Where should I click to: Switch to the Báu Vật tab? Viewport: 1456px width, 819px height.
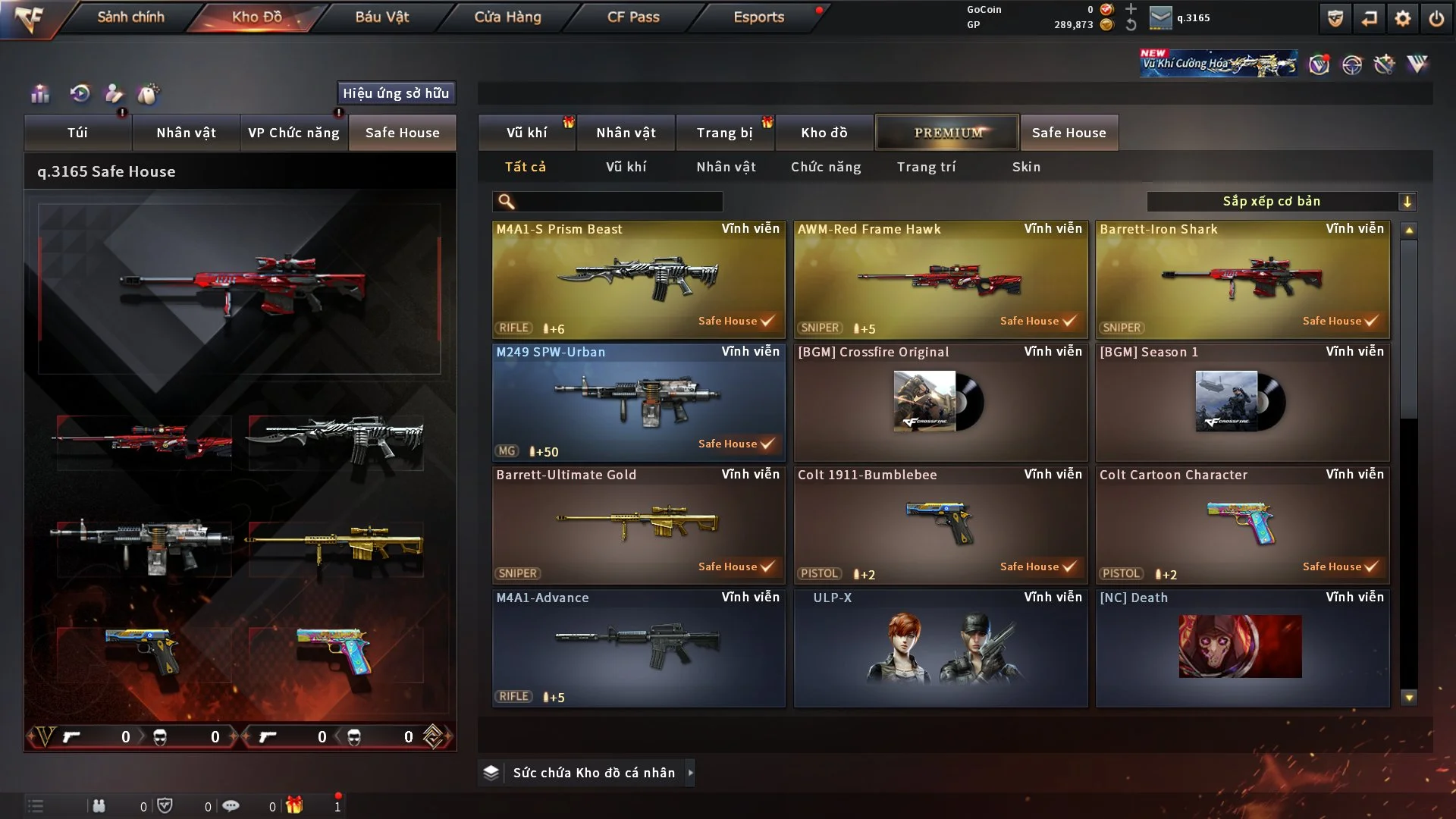[381, 17]
